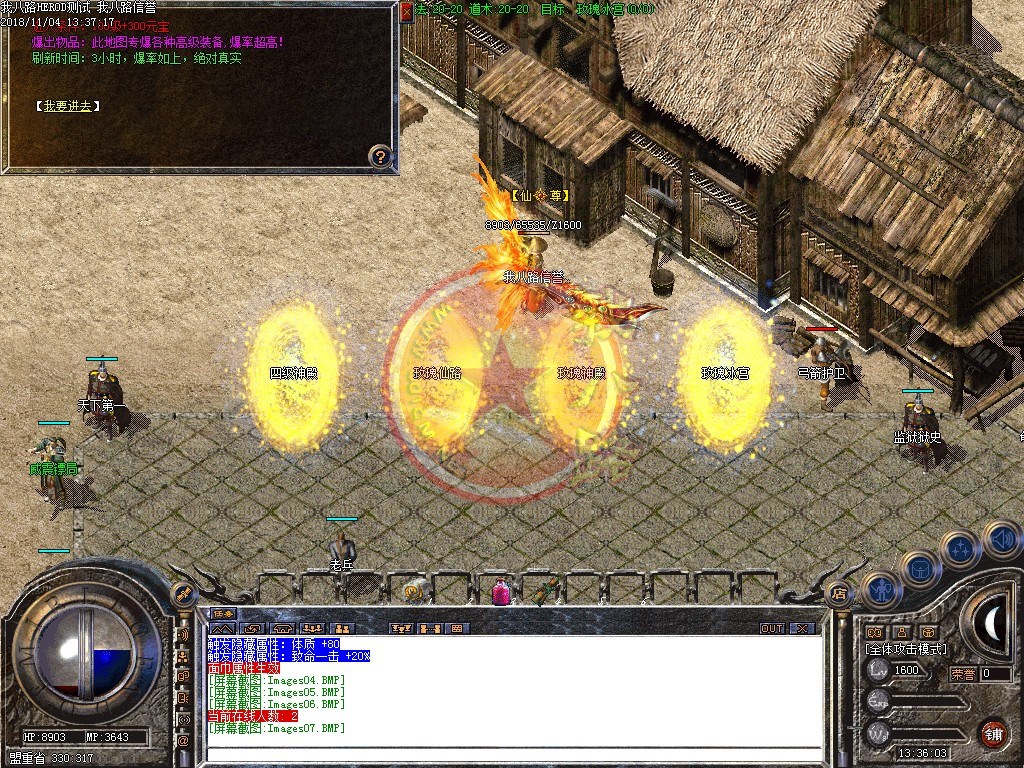Screen dimensions: 1024x768
Task: Open the bag inventory round icon
Action: coord(919,570)
